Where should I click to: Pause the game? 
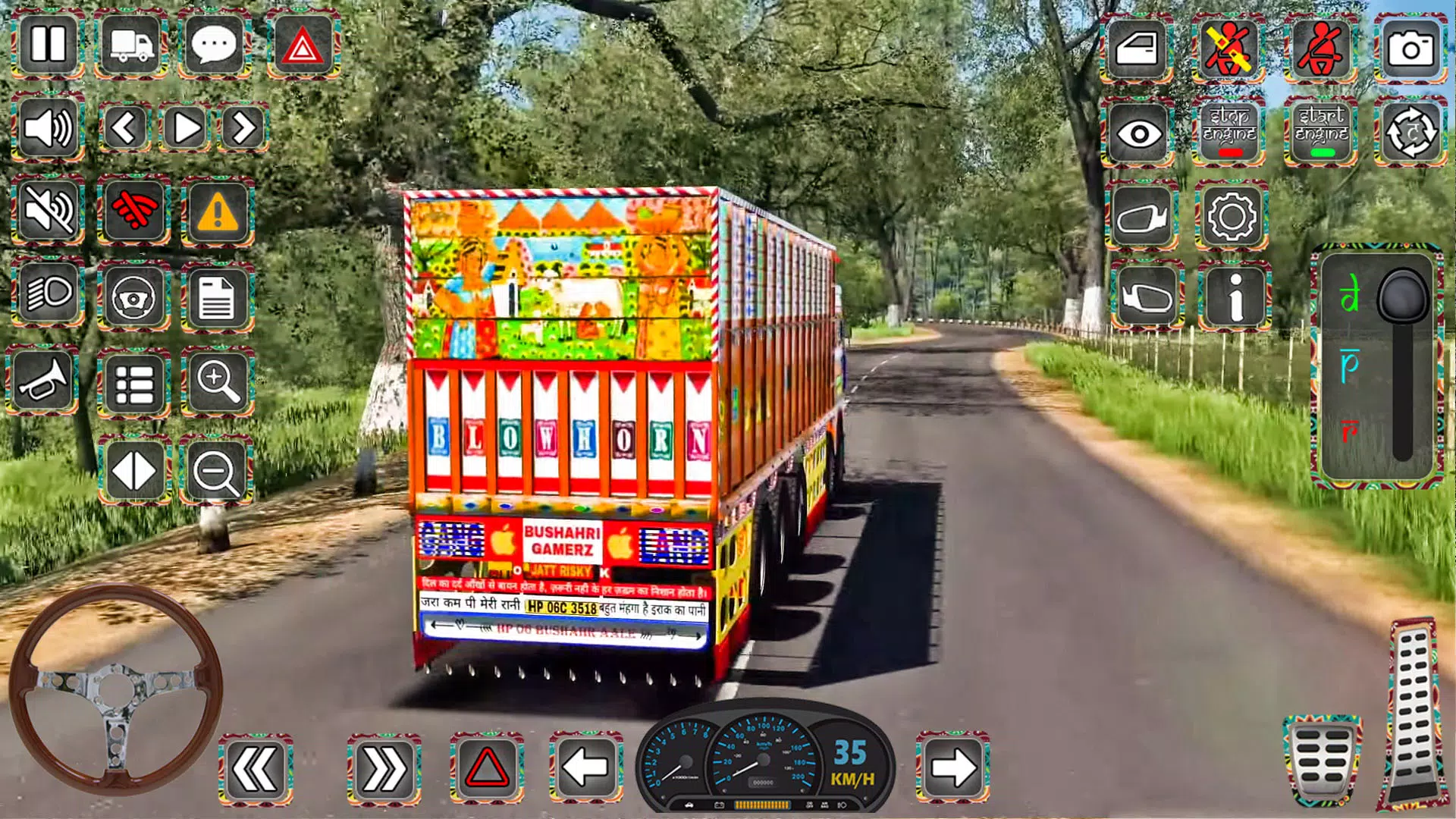pyautogui.click(x=48, y=45)
